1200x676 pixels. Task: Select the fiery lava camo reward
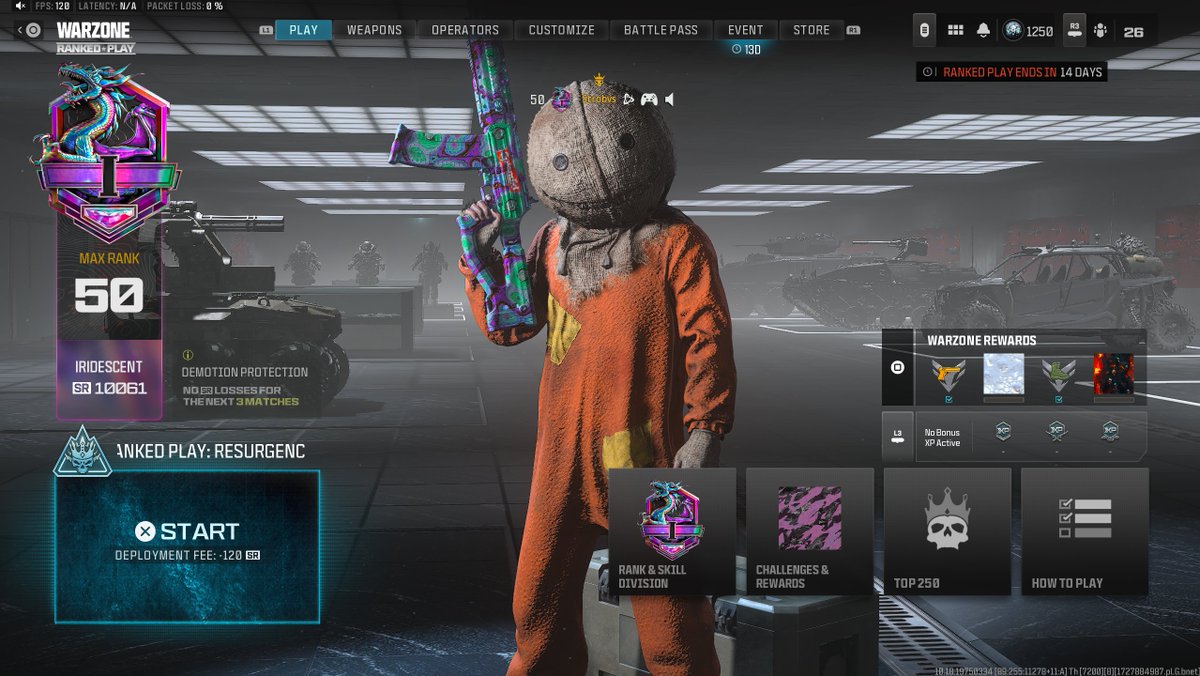click(1113, 376)
